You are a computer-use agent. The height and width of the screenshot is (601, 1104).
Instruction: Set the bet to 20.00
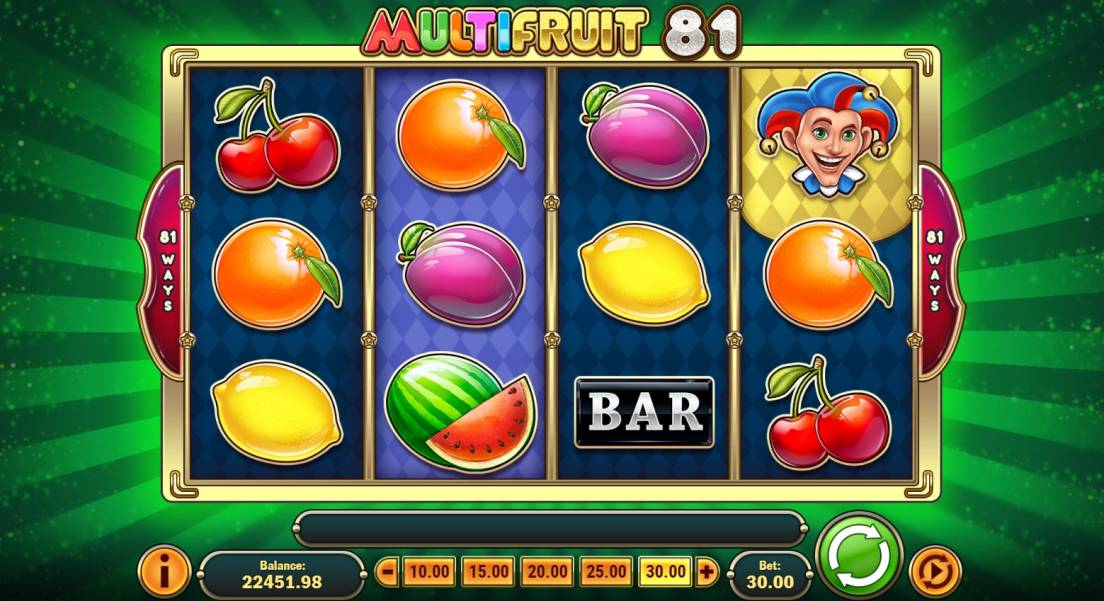pos(548,572)
